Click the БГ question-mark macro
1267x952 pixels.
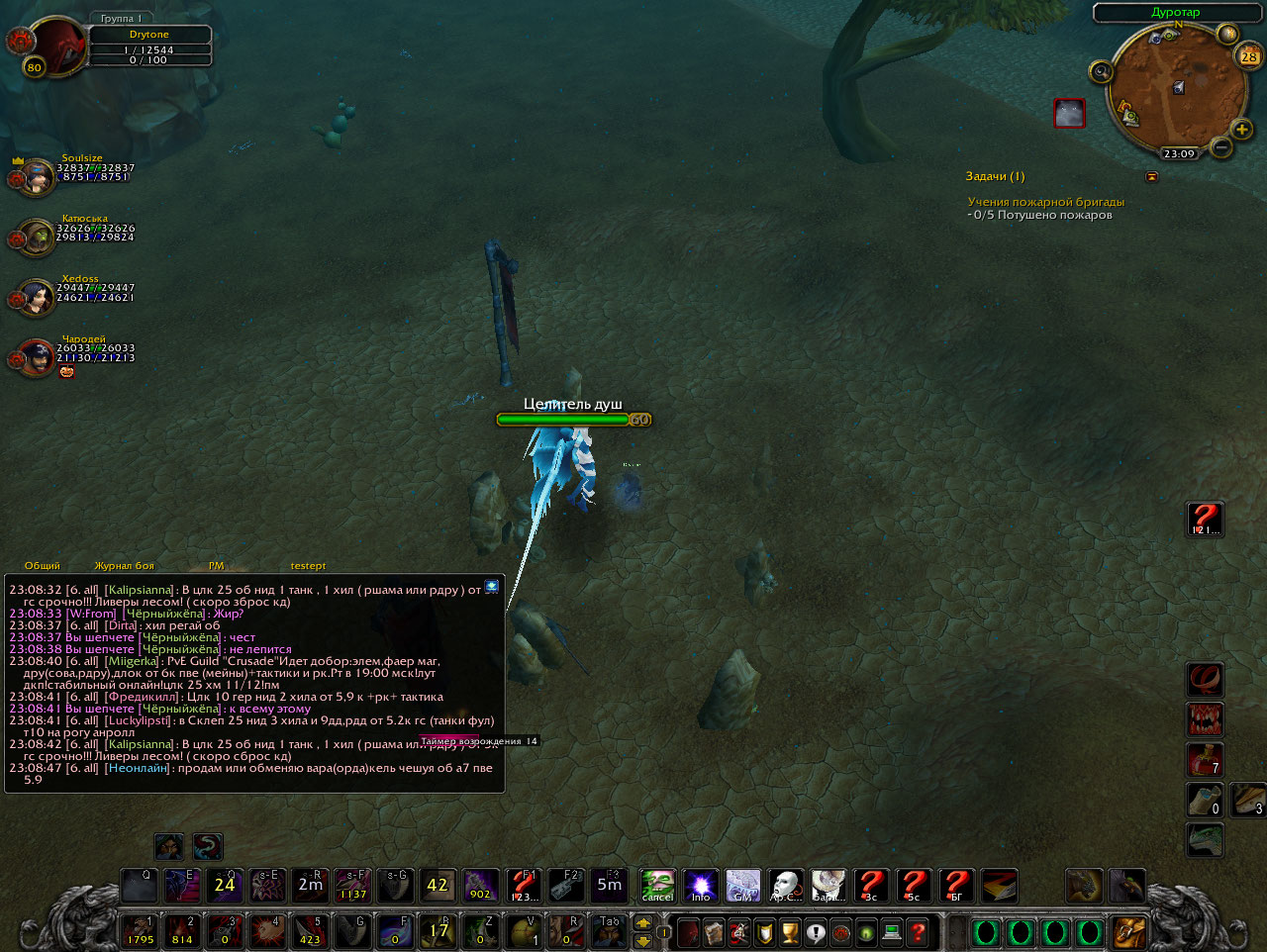956,886
